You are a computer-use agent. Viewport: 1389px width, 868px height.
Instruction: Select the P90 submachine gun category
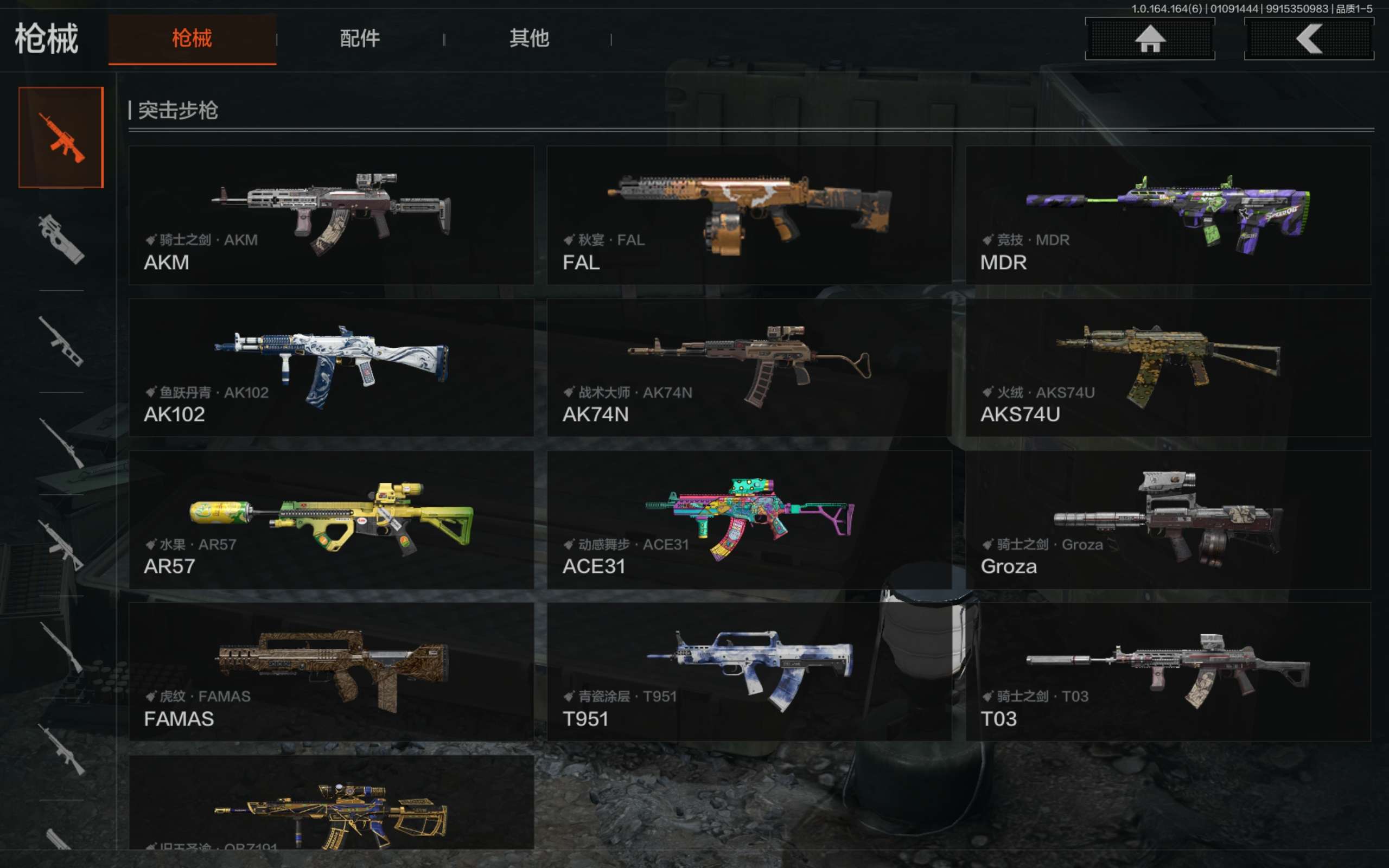coord(61,239)
